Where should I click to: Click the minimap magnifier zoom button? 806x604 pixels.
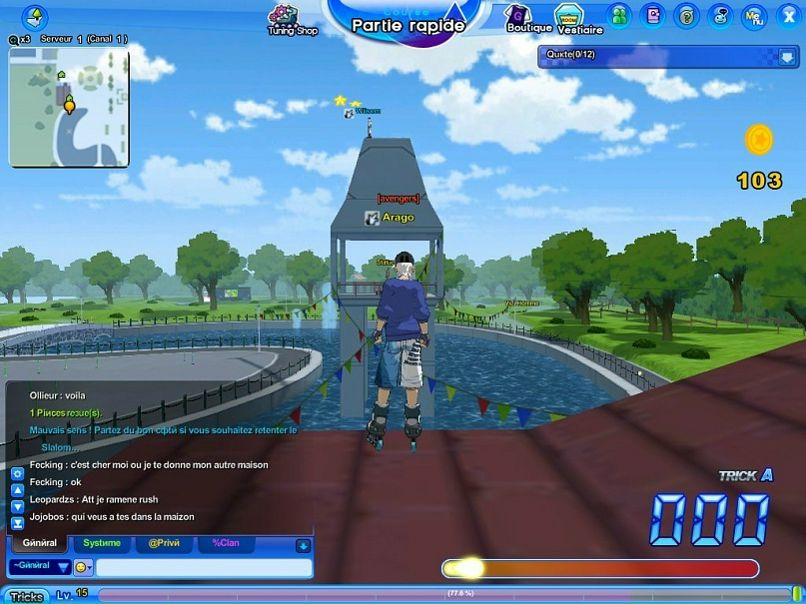click(14, 39)
